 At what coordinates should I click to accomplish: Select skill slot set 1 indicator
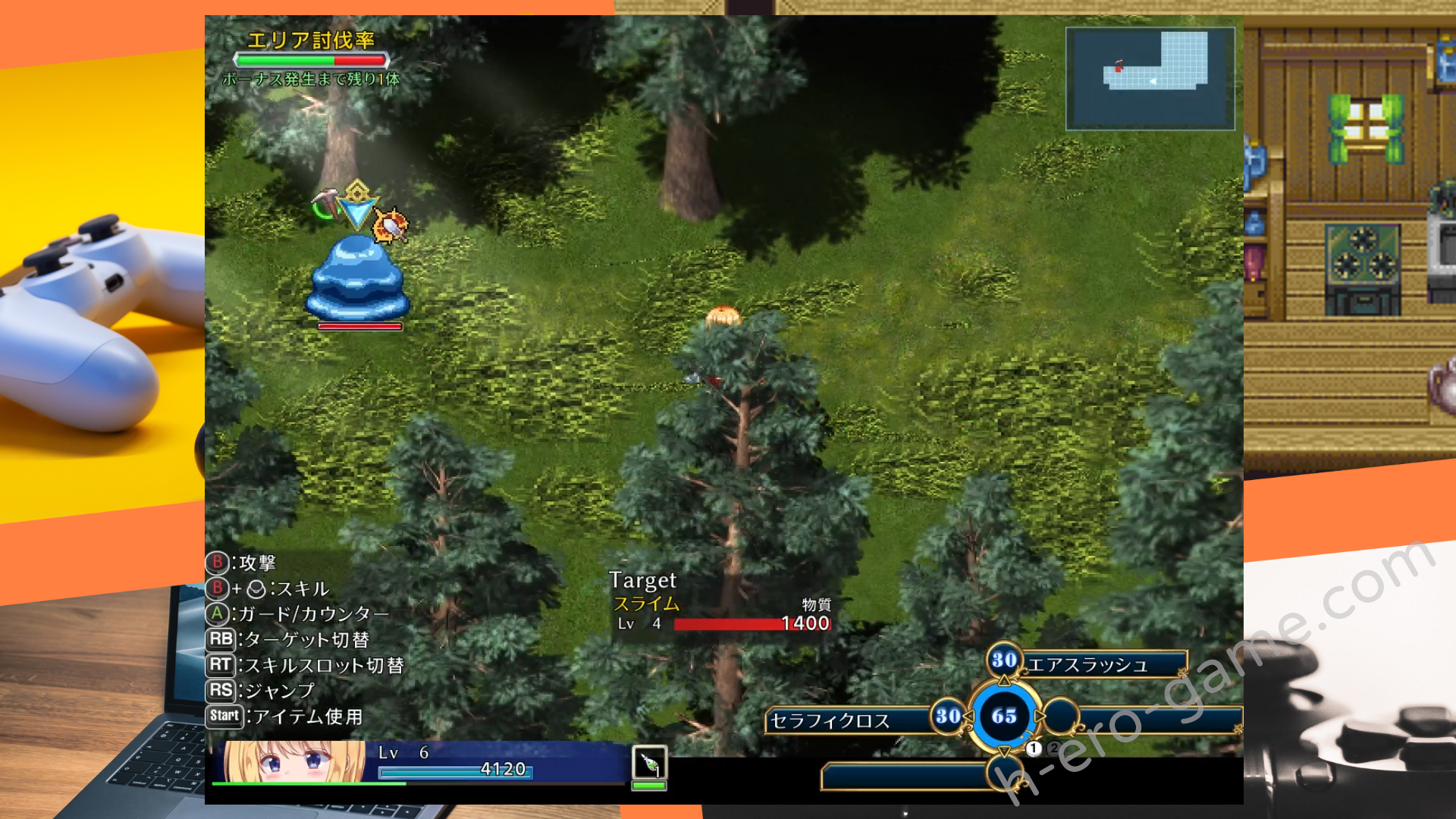1034,748
